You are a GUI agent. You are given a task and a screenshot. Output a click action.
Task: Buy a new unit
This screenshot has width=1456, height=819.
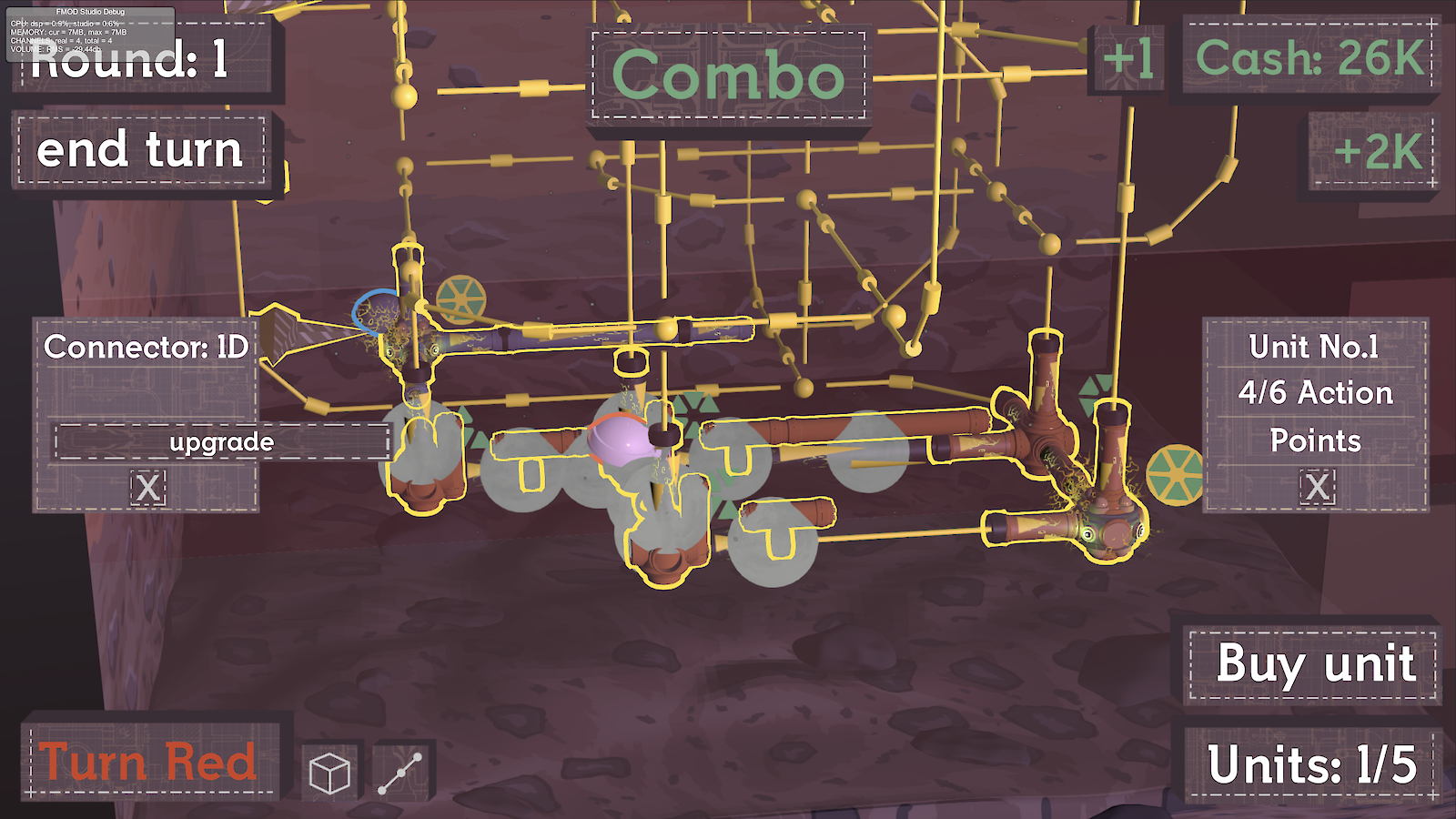coord(1313,664)
